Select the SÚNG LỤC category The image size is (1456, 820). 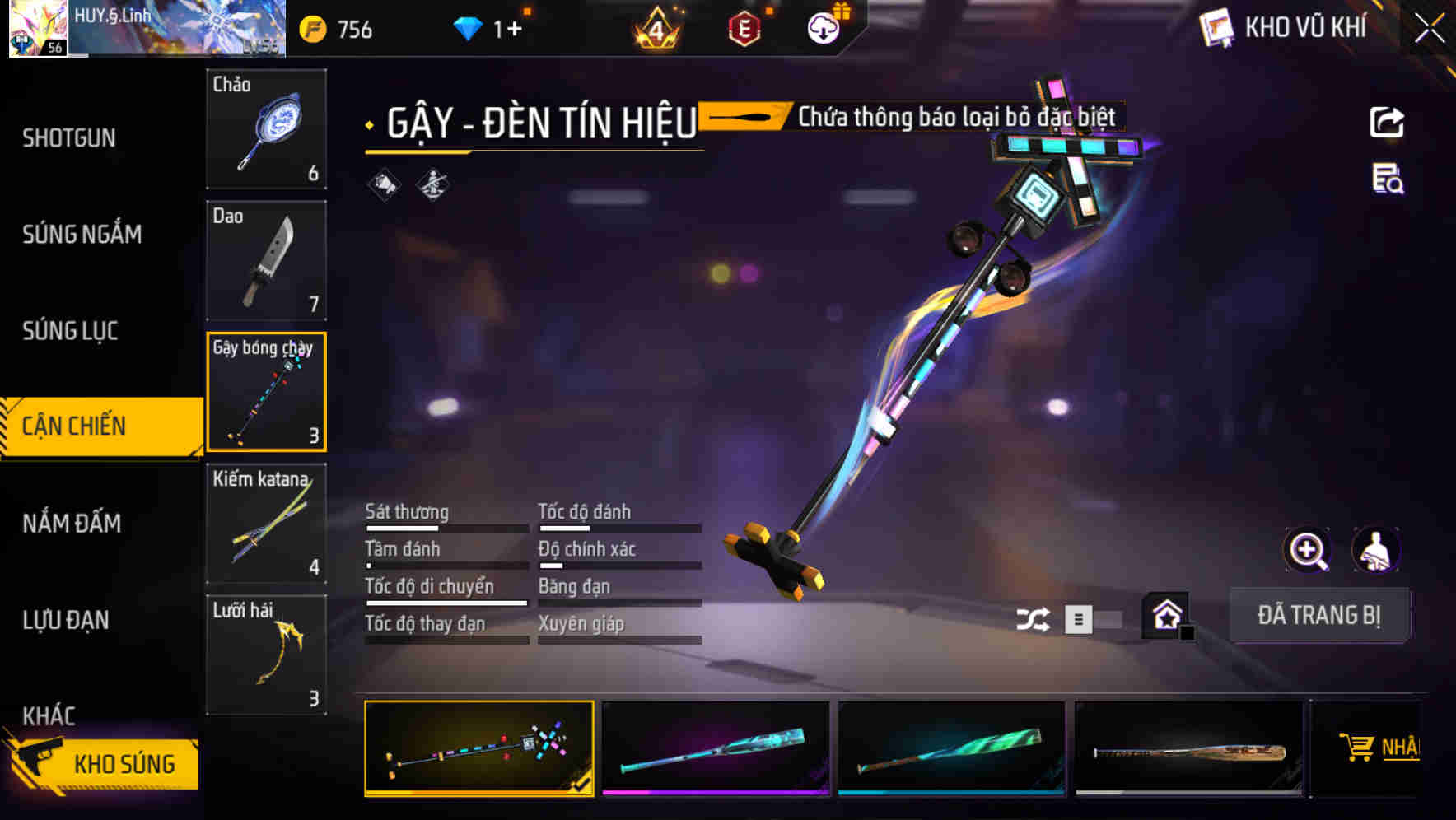(71, 331)
